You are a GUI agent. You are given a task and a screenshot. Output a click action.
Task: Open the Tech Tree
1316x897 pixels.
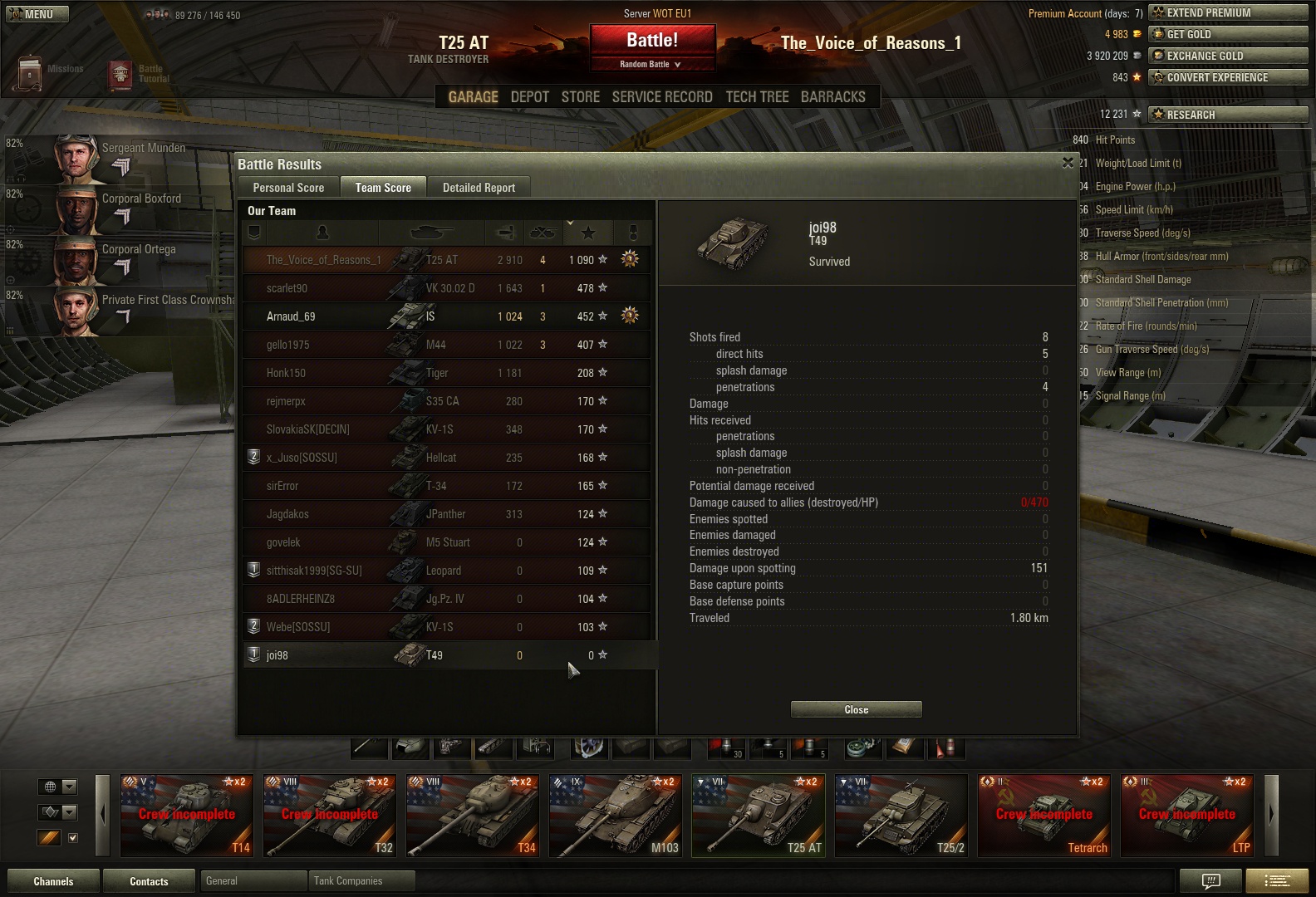point(757,97)
